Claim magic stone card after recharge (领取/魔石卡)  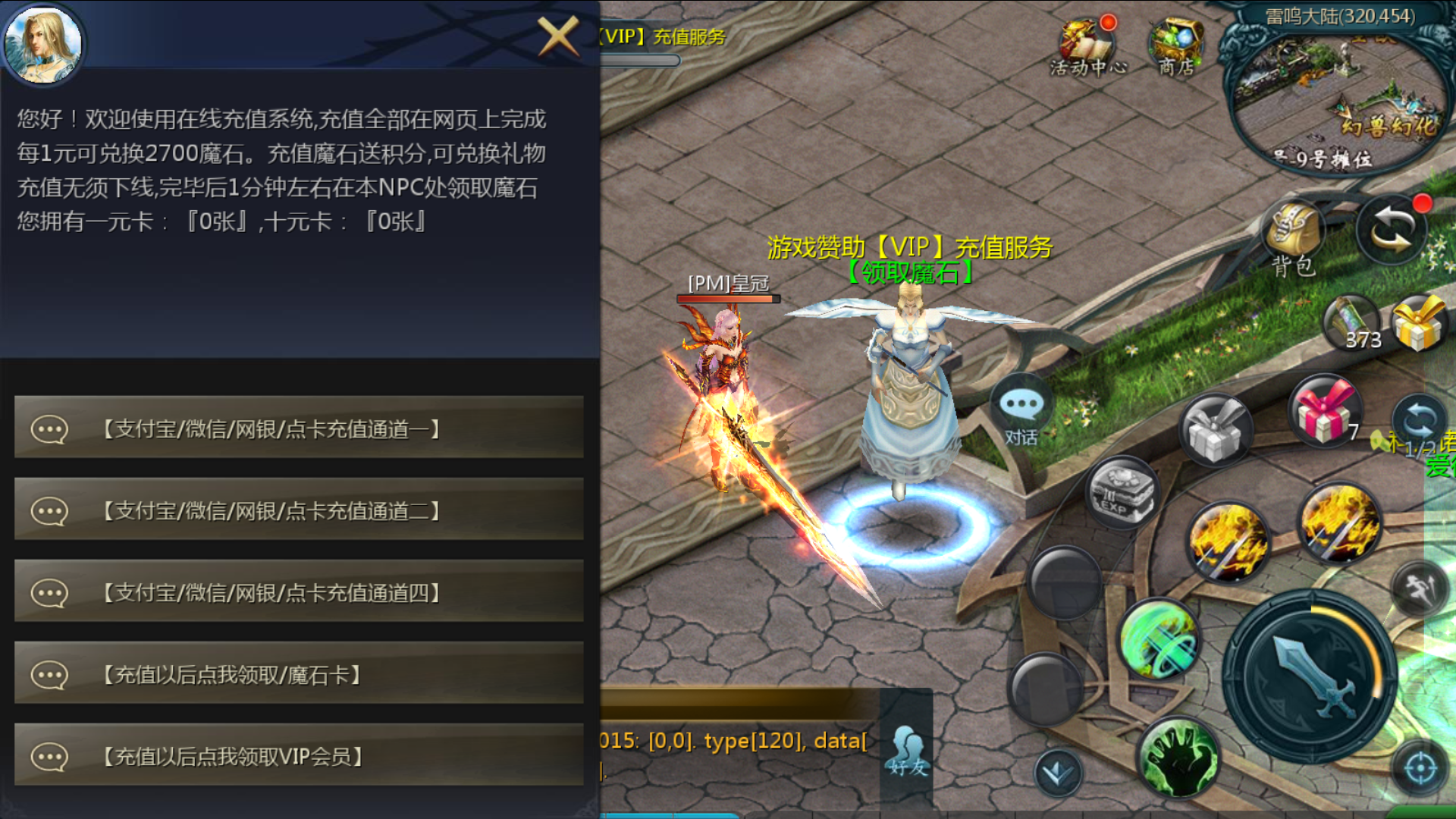(299, 674)
